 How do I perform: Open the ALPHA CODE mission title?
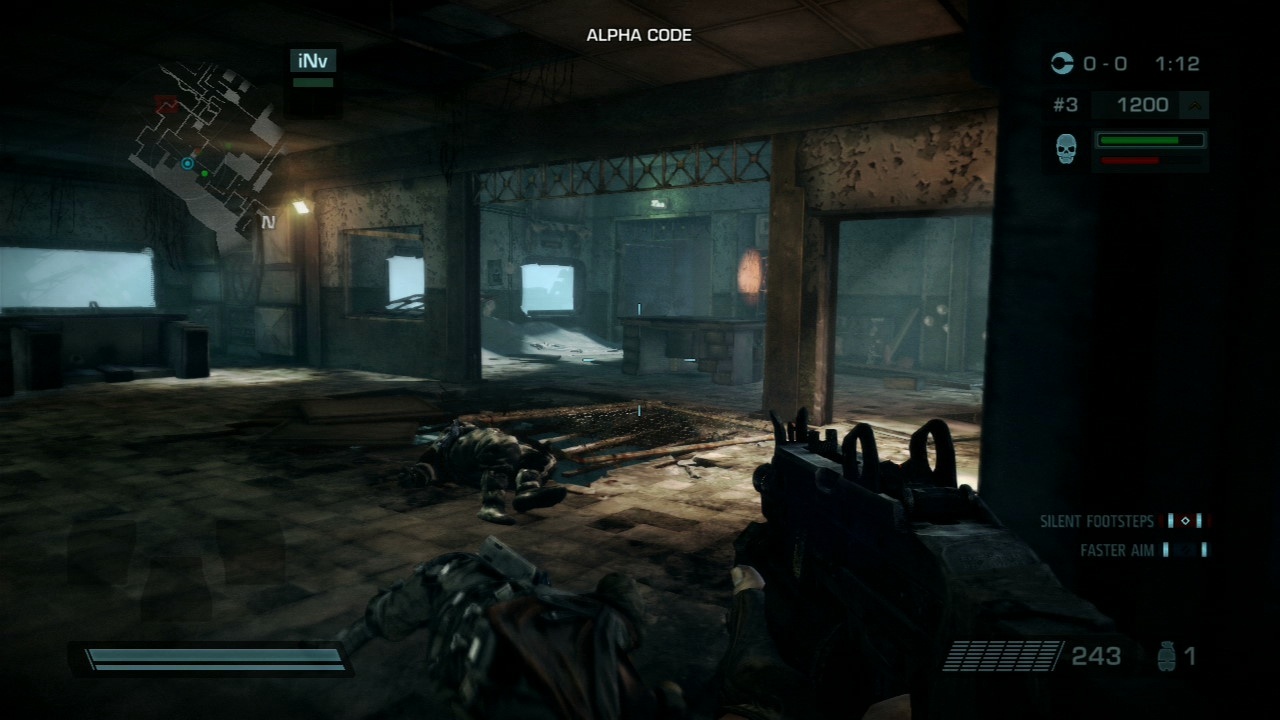(x=640, y=35)
